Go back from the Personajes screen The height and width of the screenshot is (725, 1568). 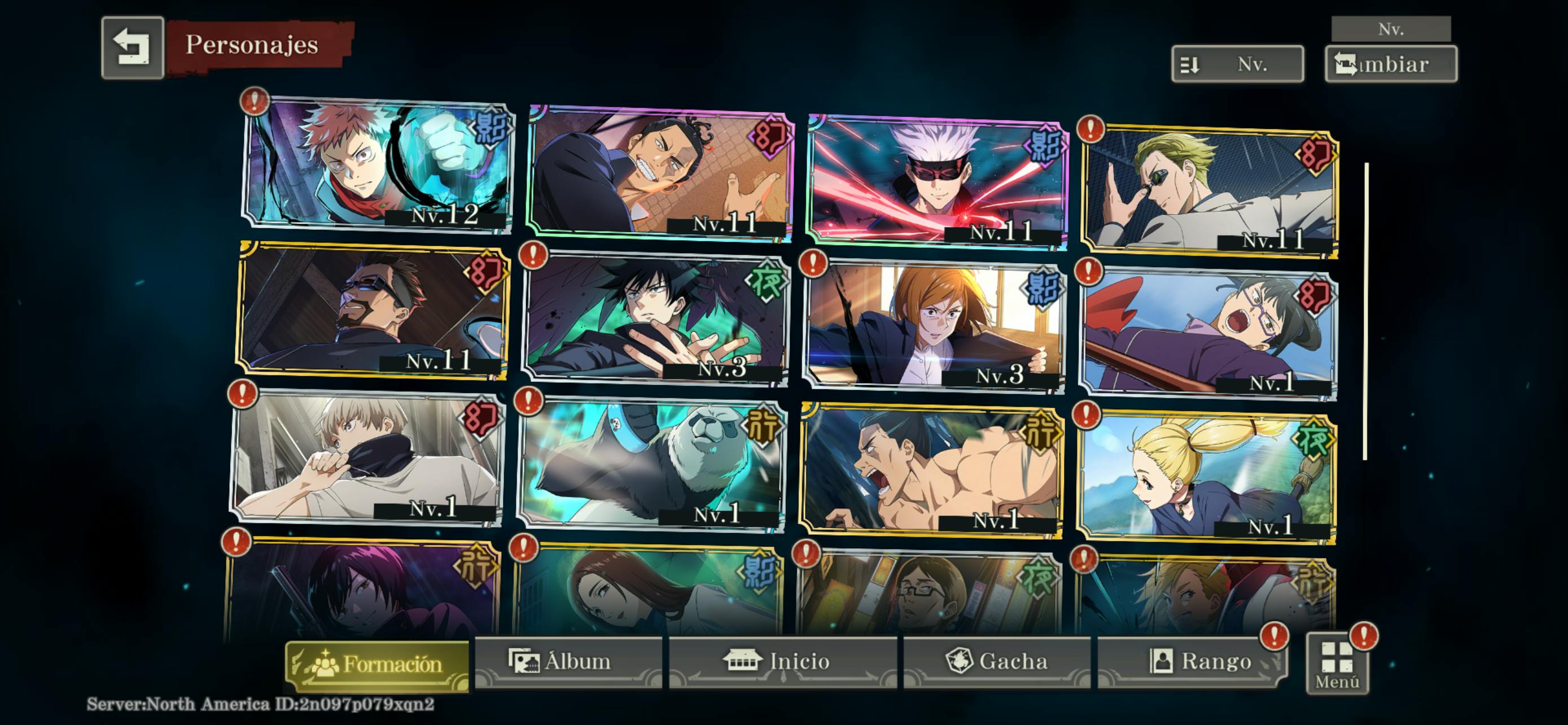pyautogui.click(x=133, y=47)
